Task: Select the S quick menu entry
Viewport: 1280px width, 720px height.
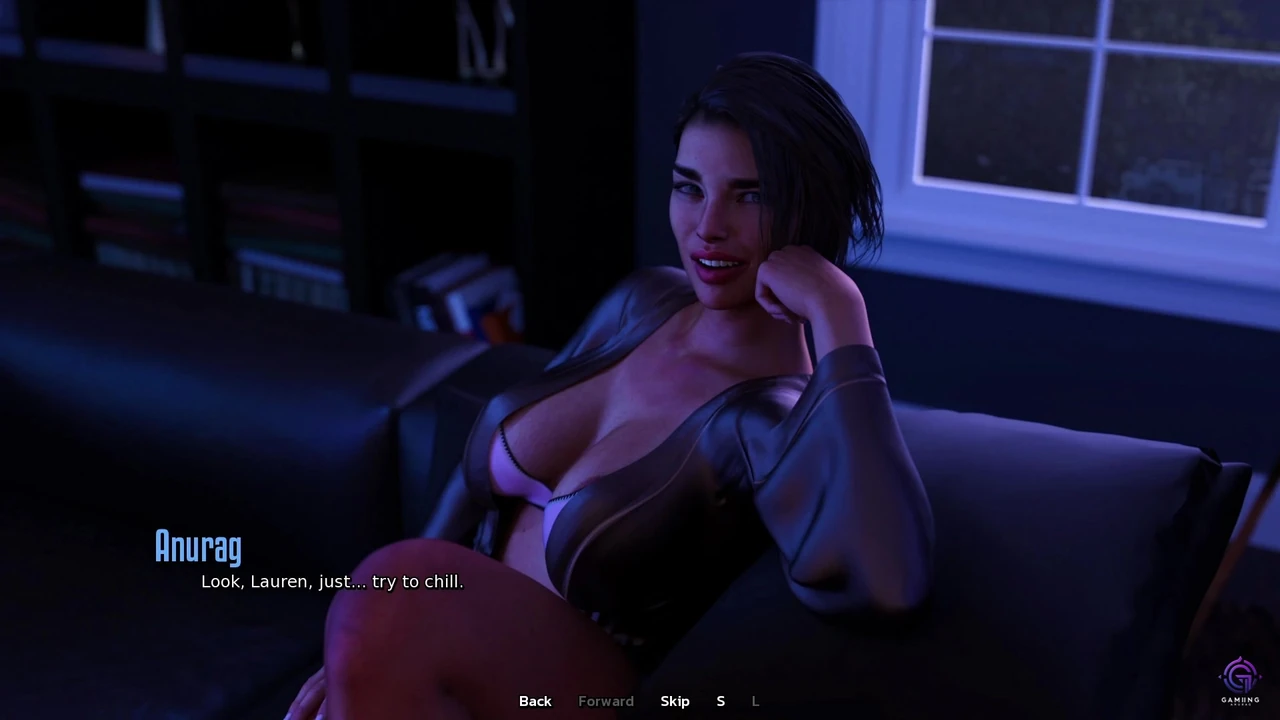Action: pos(720,701)
